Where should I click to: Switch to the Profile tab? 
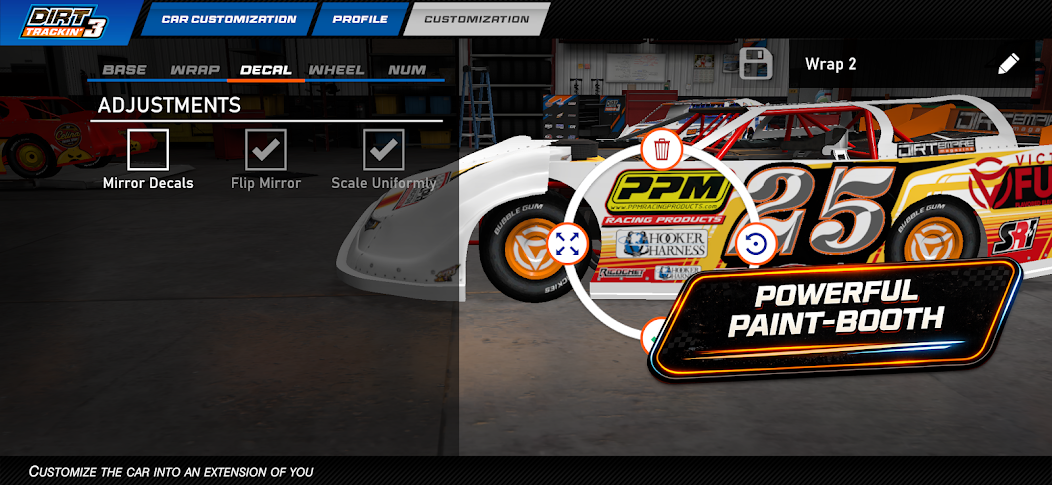coord(359,19)
